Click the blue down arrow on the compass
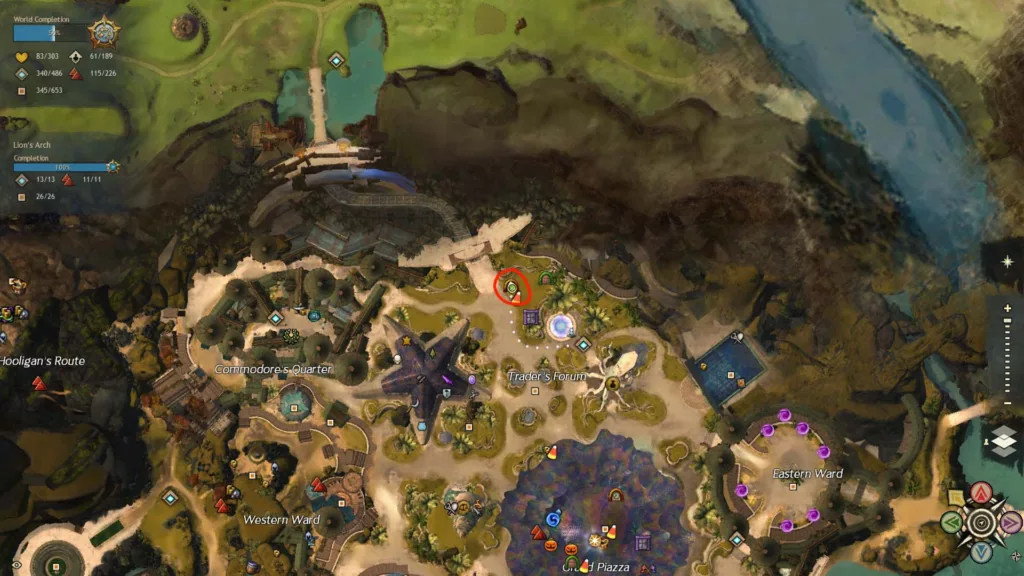This screenshot has width=1024, height=576. click(982, 551)
